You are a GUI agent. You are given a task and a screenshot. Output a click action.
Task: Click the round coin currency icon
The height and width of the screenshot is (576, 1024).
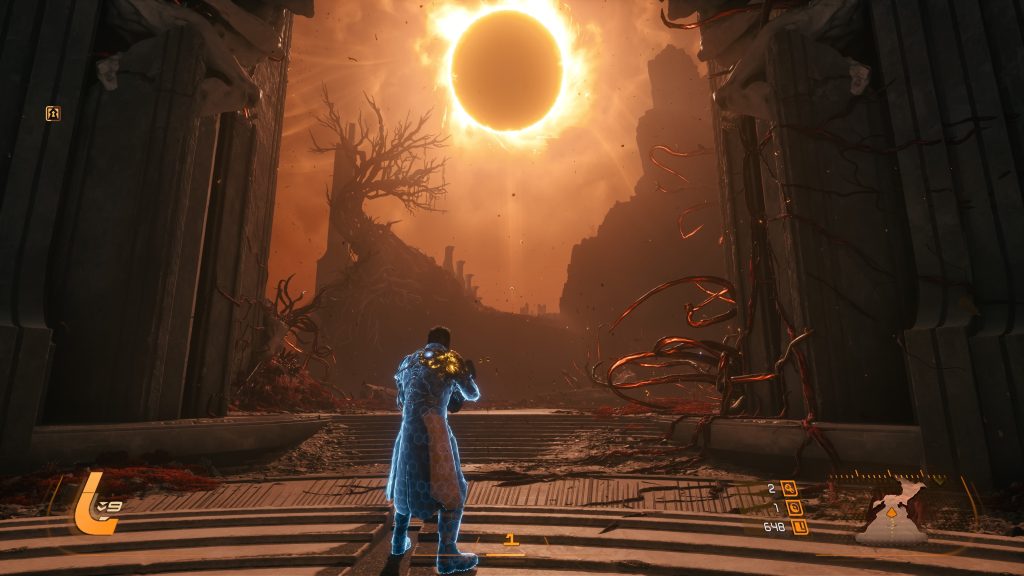tap(794, 508)
